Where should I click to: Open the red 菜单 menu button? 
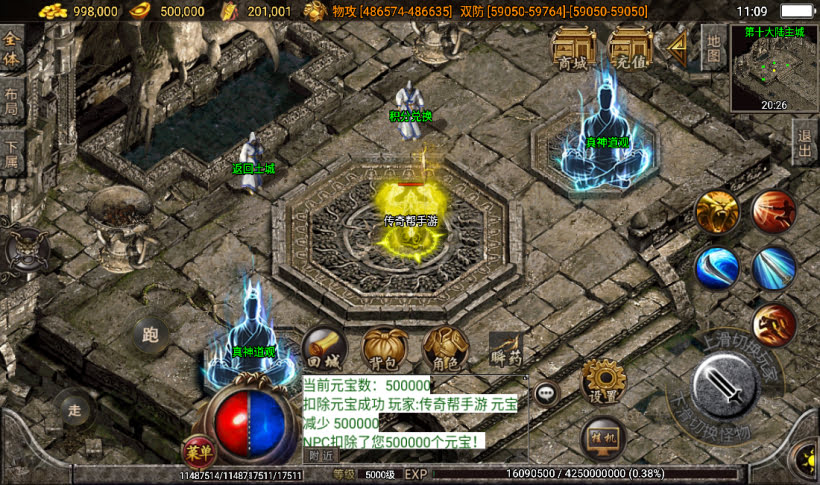pyautogui.click(x=198, y=452)
